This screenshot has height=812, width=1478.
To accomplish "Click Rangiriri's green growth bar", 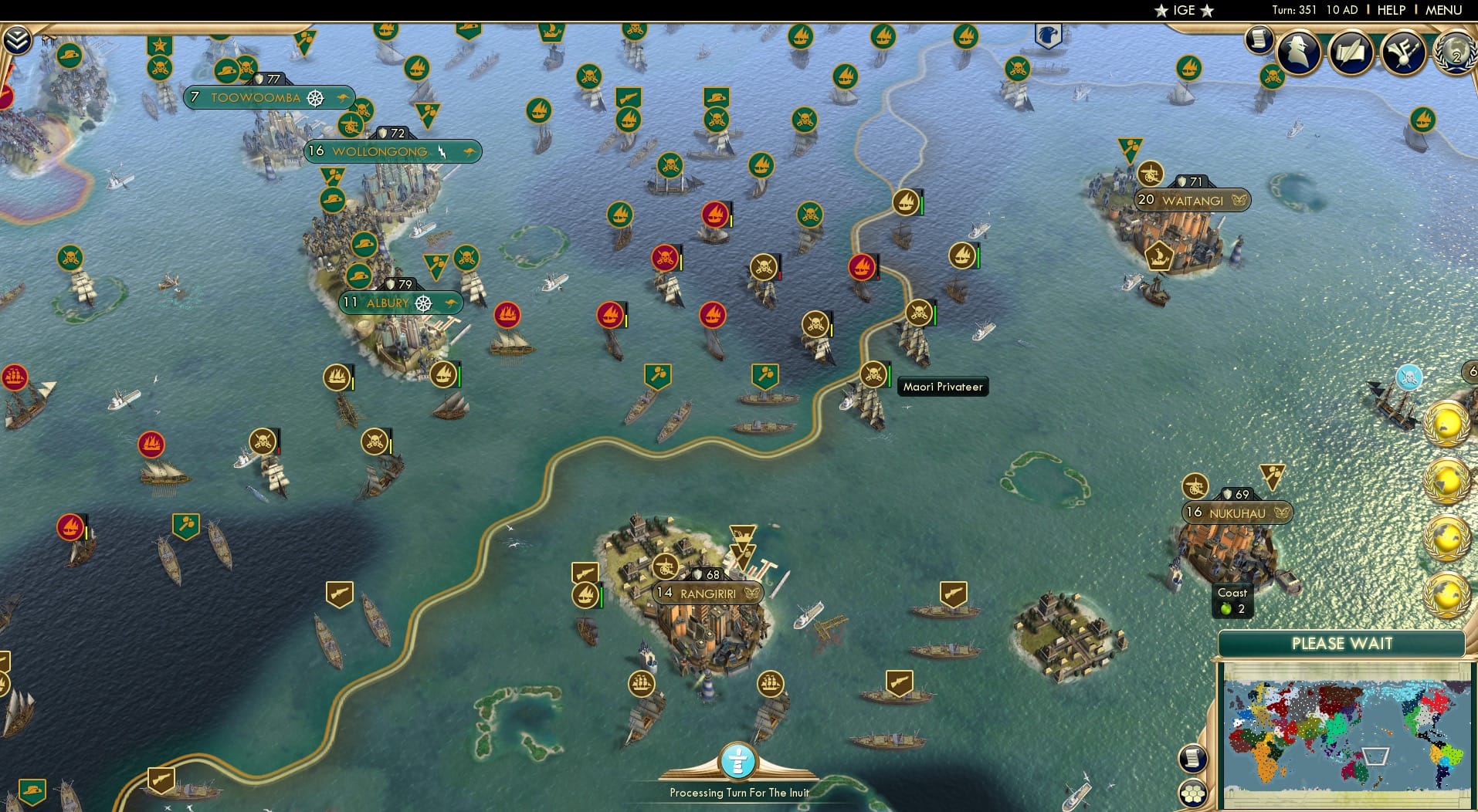I will point(602,596).
